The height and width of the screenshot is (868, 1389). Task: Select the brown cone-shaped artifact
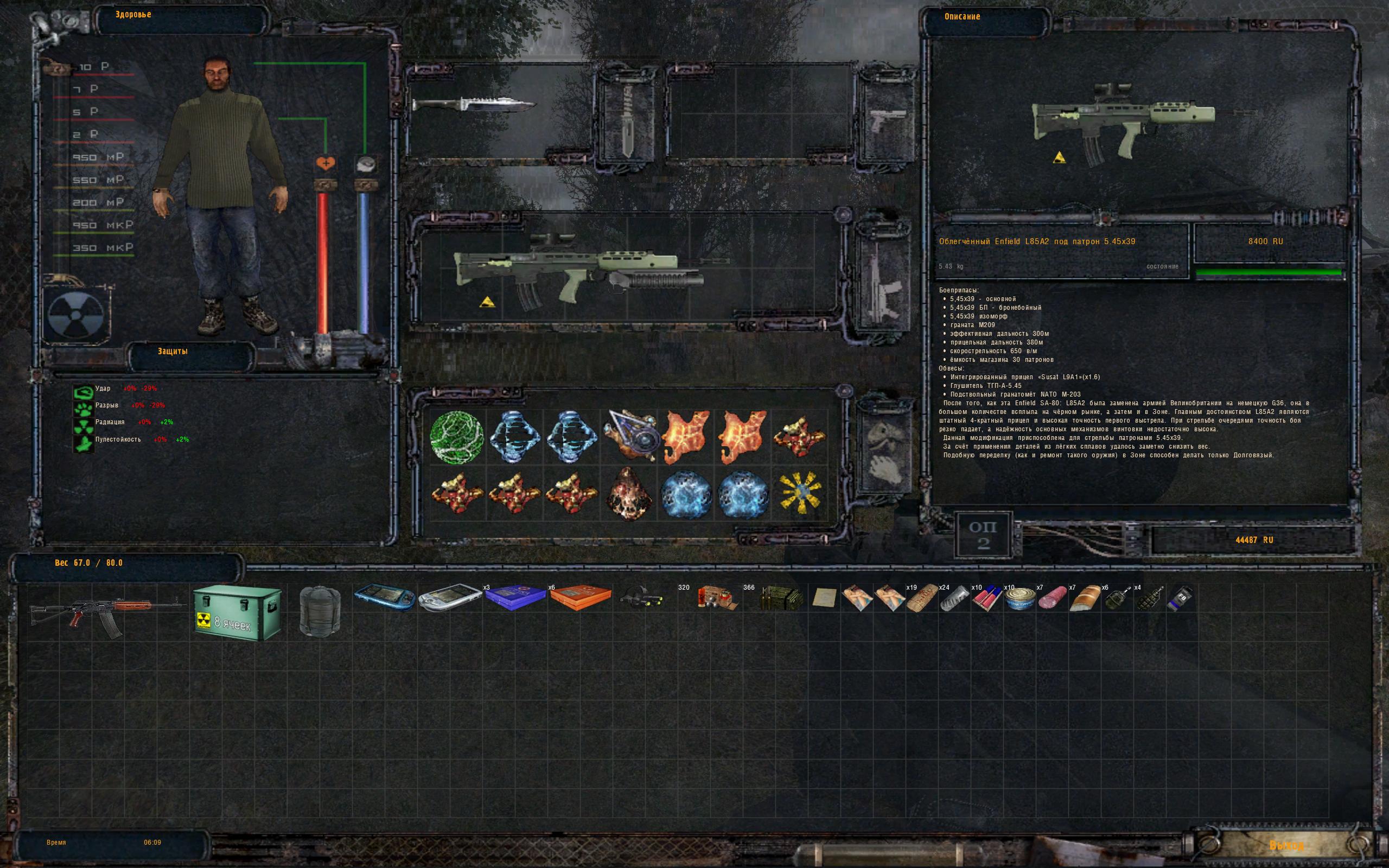click(629, 493)
